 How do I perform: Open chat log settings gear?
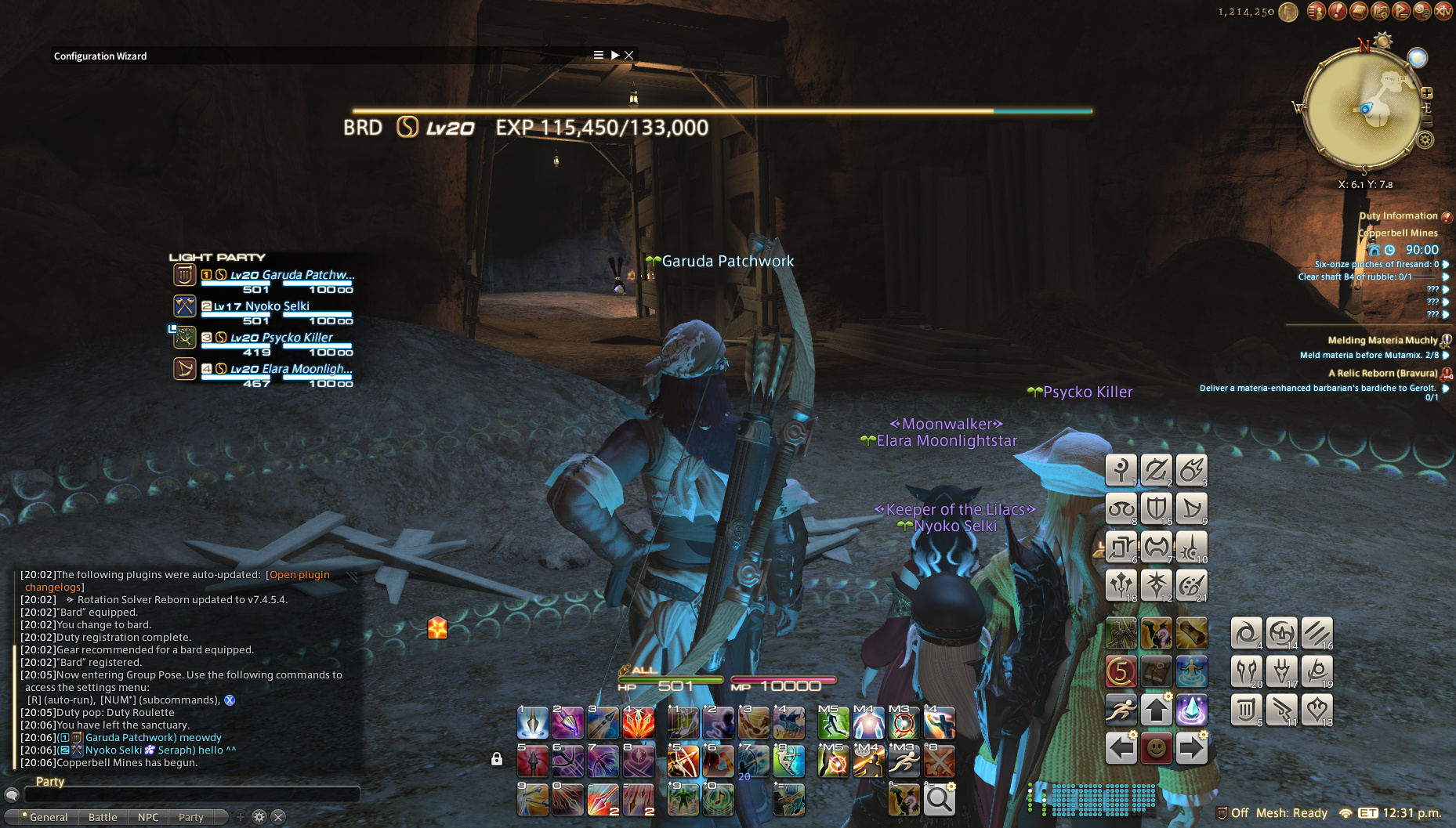tap(259, 817)
